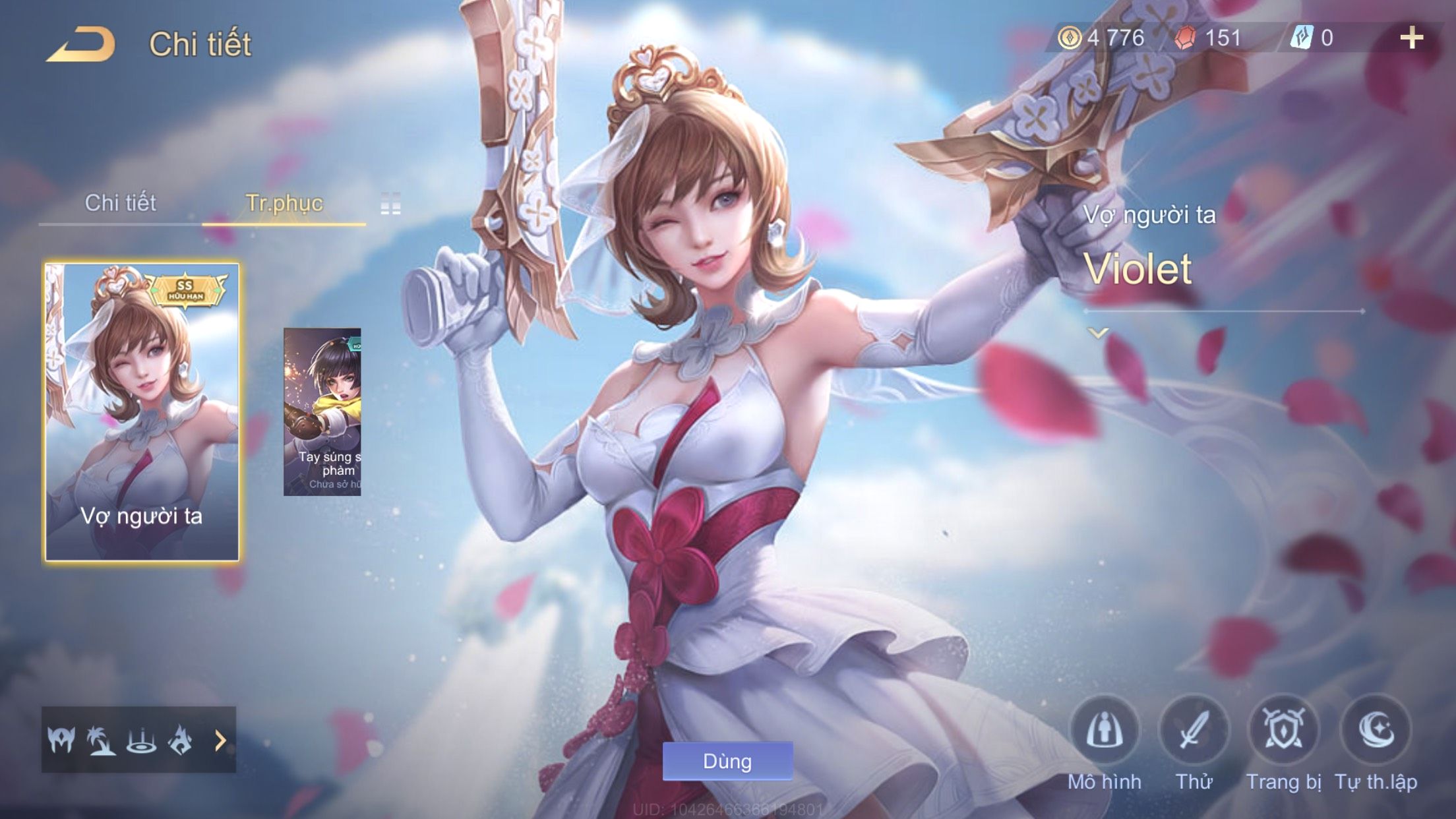Open Trang bị equipment setup
The width and height of the screenshot is (1456, 819).
(1283, 731)
